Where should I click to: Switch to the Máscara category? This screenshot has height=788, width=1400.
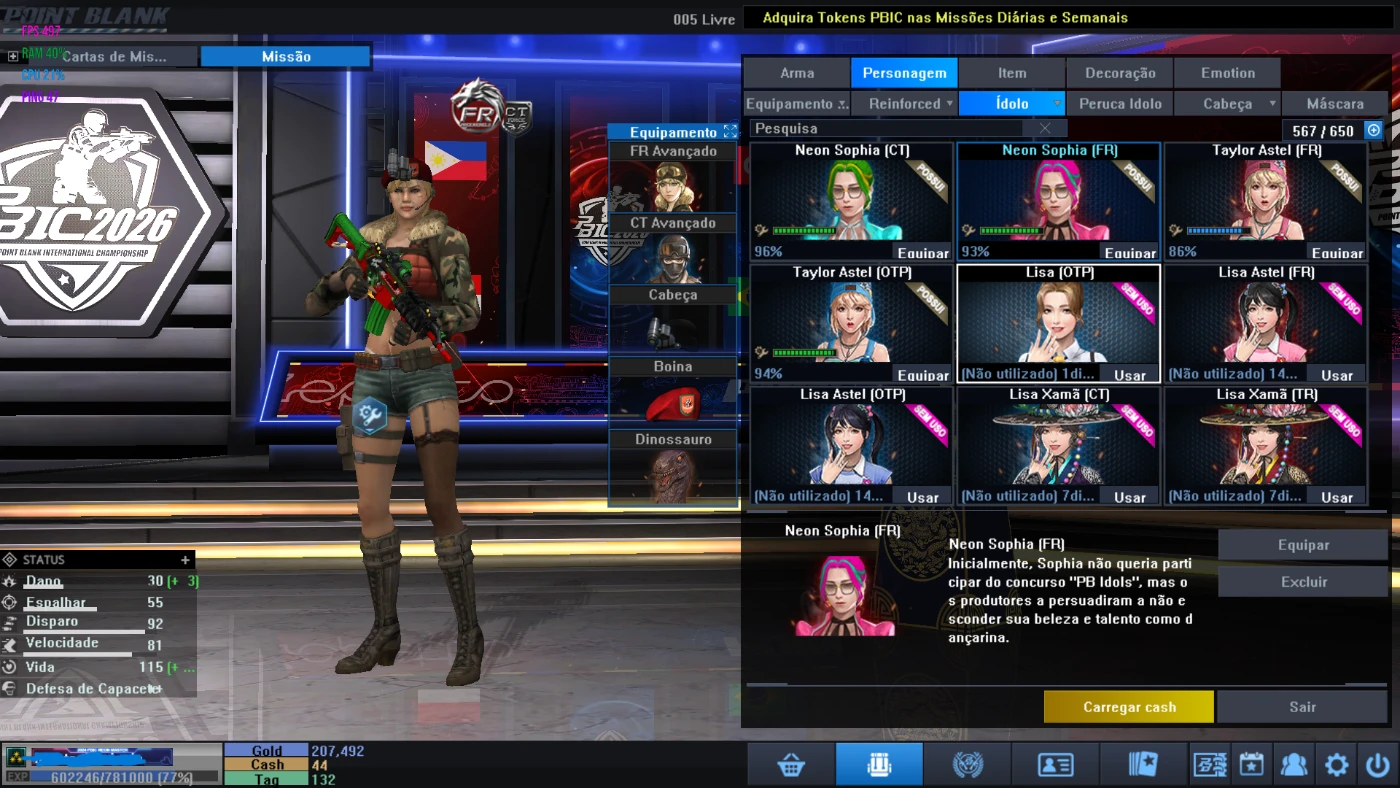tap(1334, 104)
